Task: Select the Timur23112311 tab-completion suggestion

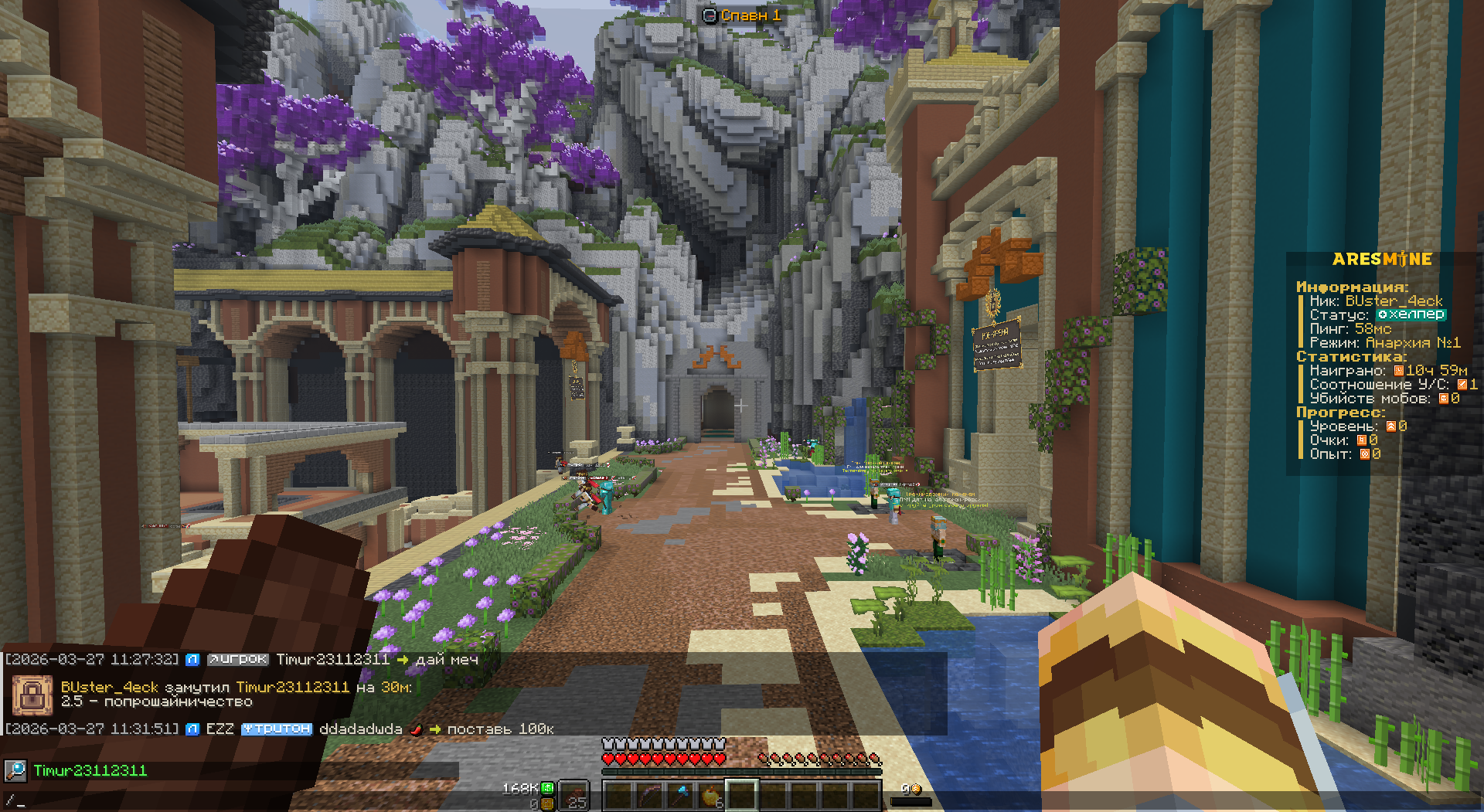Action: pyautogui.click(x=90, y=770)
